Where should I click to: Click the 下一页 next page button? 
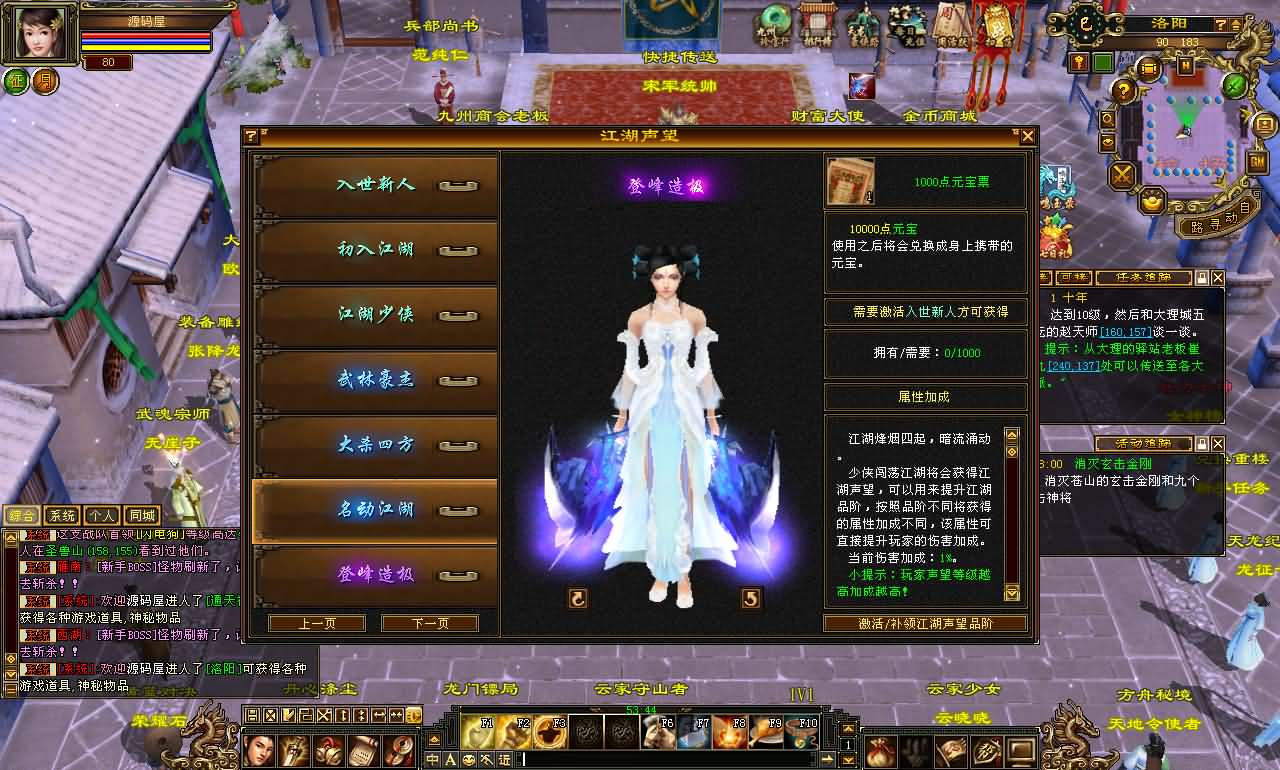point(428,622)
